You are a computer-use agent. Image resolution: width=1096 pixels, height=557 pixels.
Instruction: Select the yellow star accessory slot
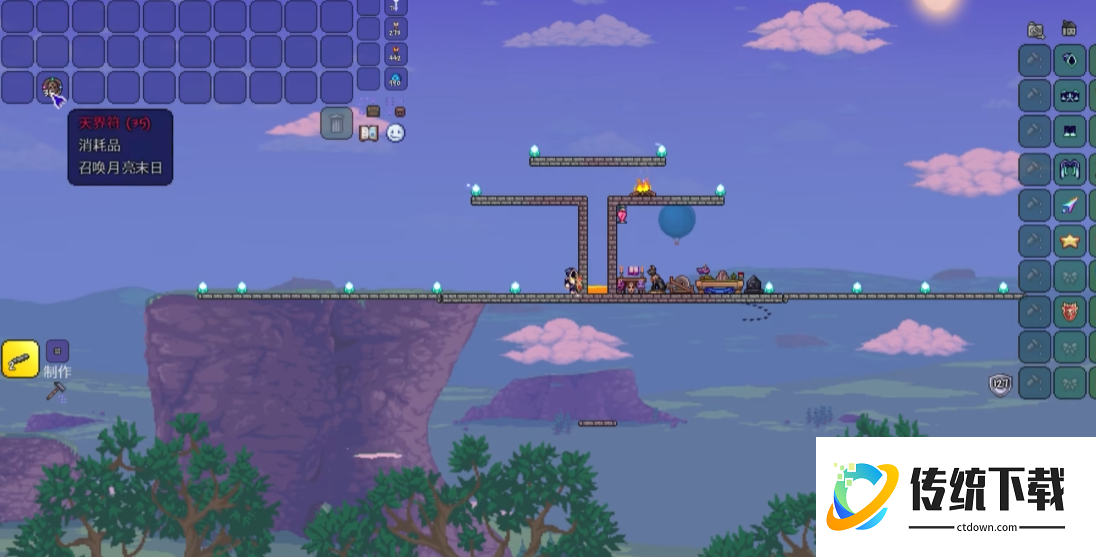[1070, 240]
